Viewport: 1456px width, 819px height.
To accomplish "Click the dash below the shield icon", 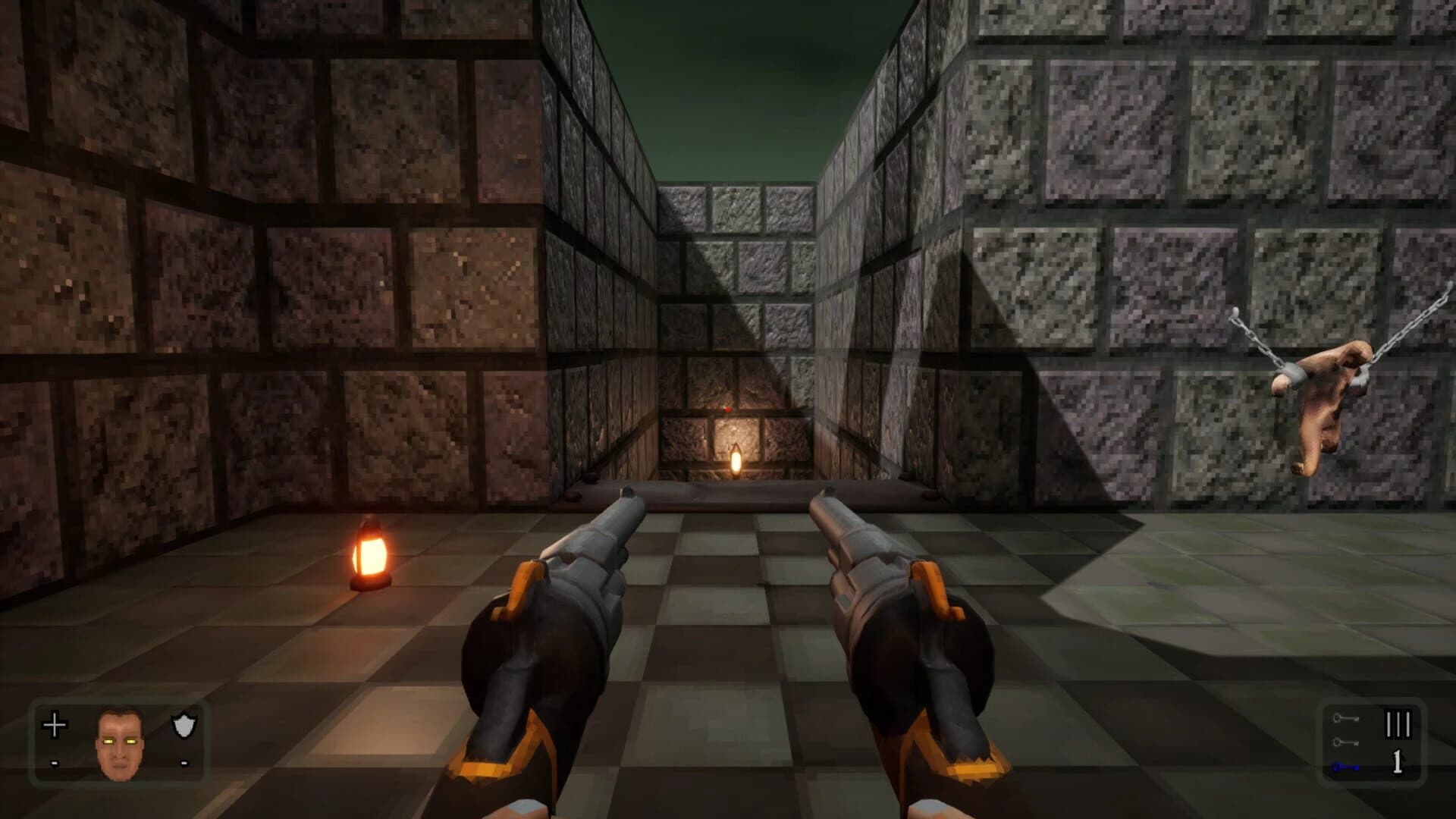I will coord(185,762).
